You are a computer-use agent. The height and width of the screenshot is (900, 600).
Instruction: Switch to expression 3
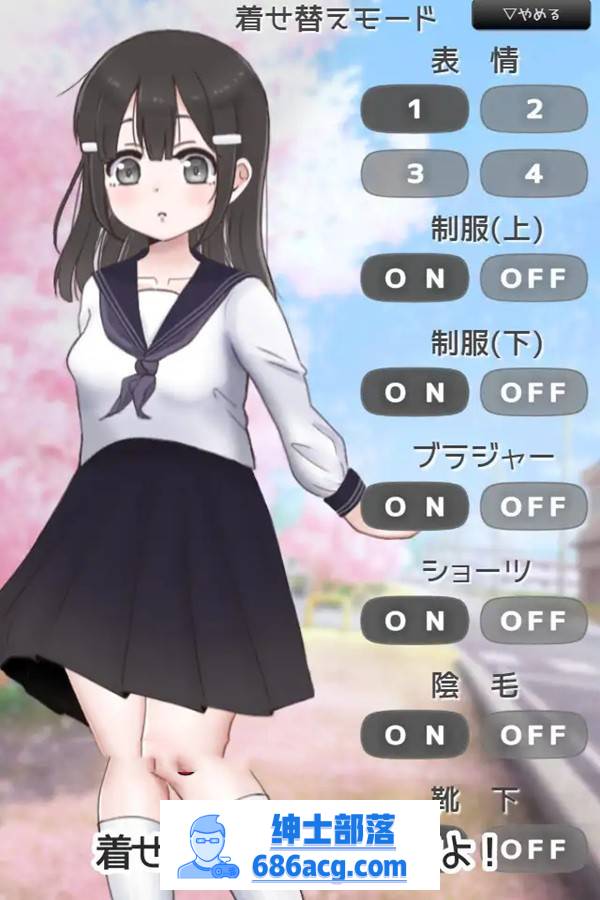(x=414, y=173)
